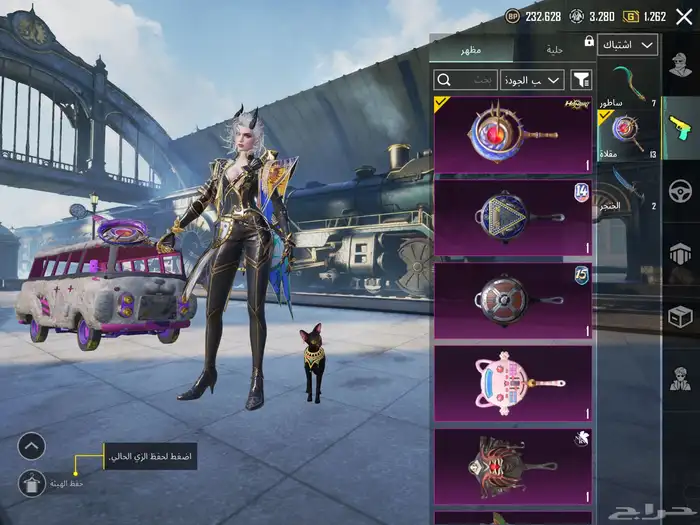The height and width of the screenshot is (525, 700).
Task: Open the crate box category
Action: (x=680, y=315)
